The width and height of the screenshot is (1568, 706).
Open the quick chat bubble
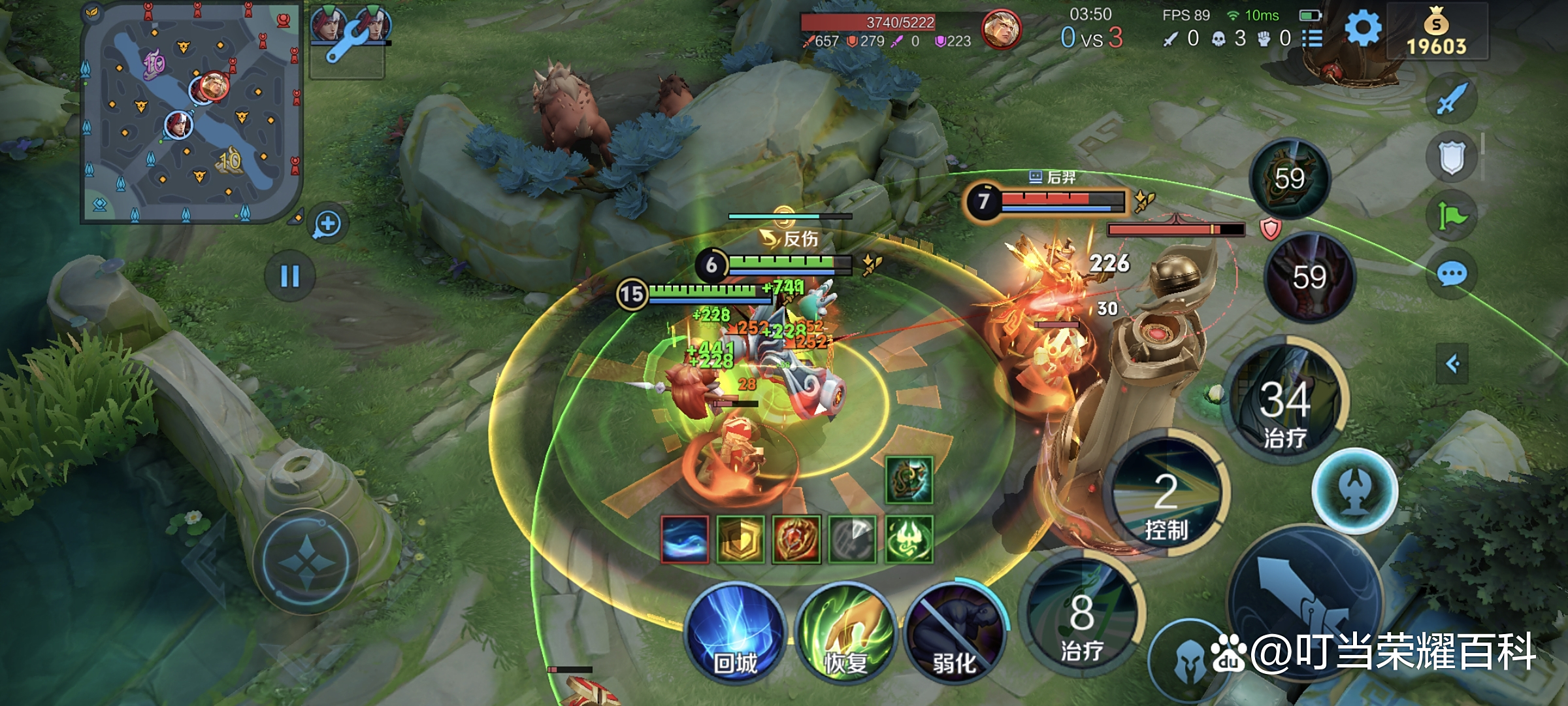click(1451, 274)
